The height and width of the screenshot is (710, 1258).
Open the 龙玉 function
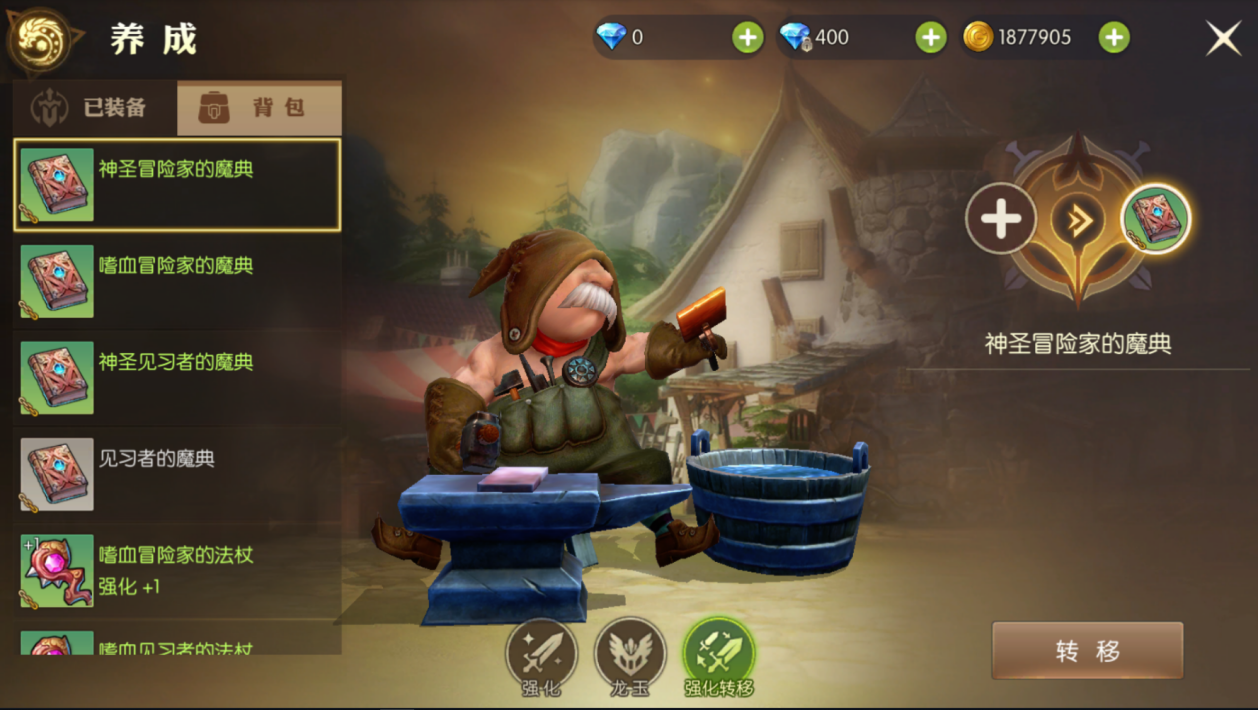[x=630, y=656]
